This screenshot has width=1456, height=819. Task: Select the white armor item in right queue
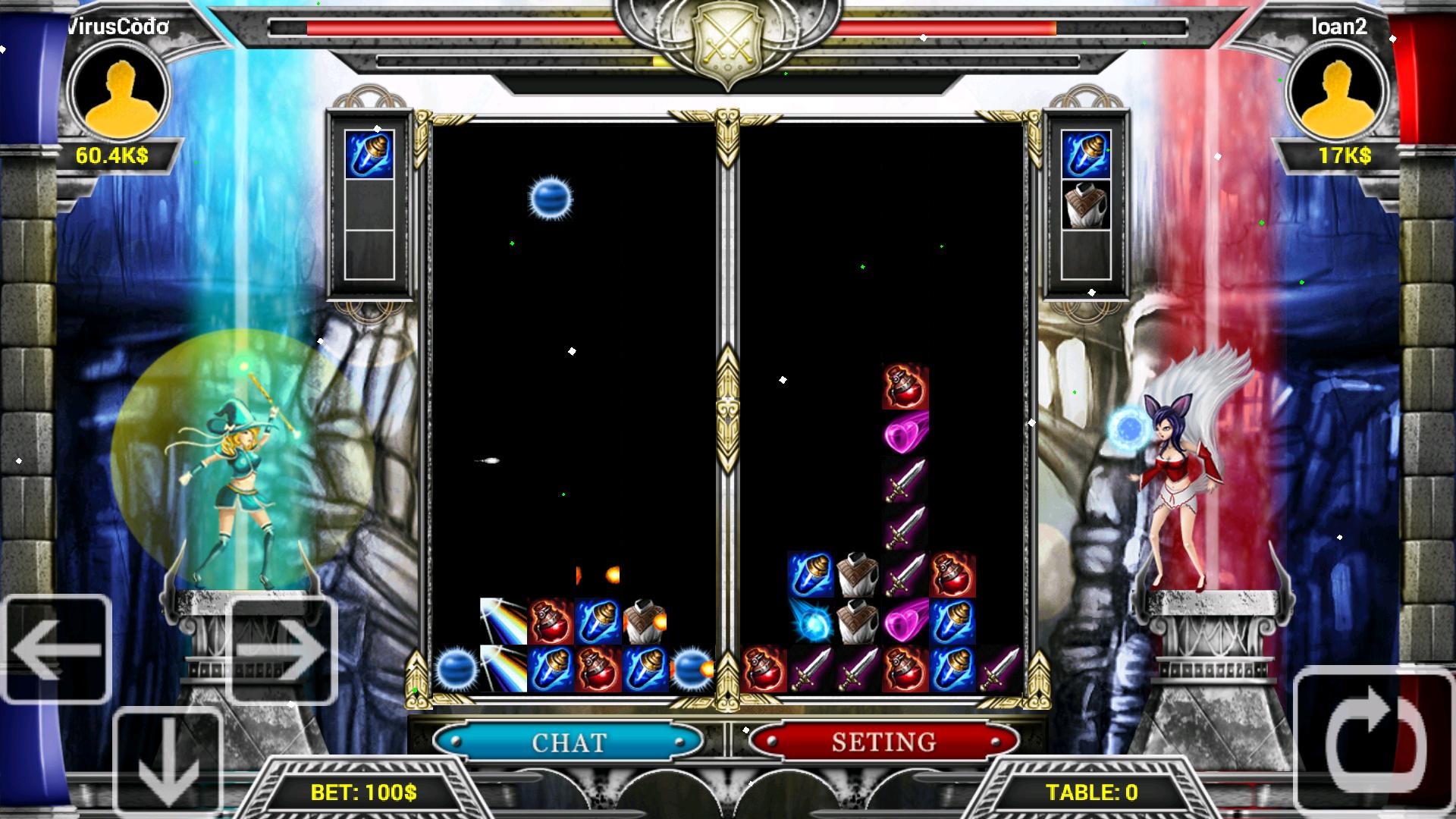pos(1086,205)
